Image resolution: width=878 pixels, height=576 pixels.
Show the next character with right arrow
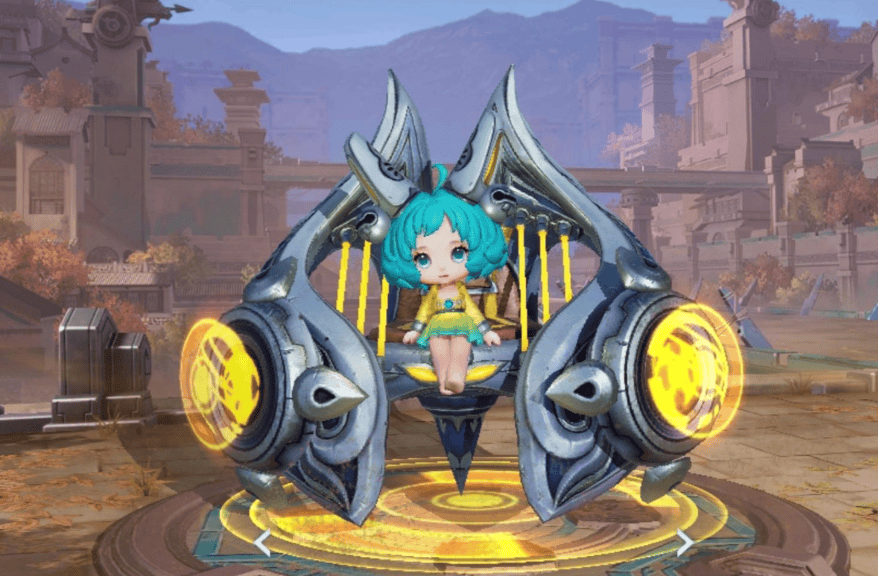[x=685, y=543]
